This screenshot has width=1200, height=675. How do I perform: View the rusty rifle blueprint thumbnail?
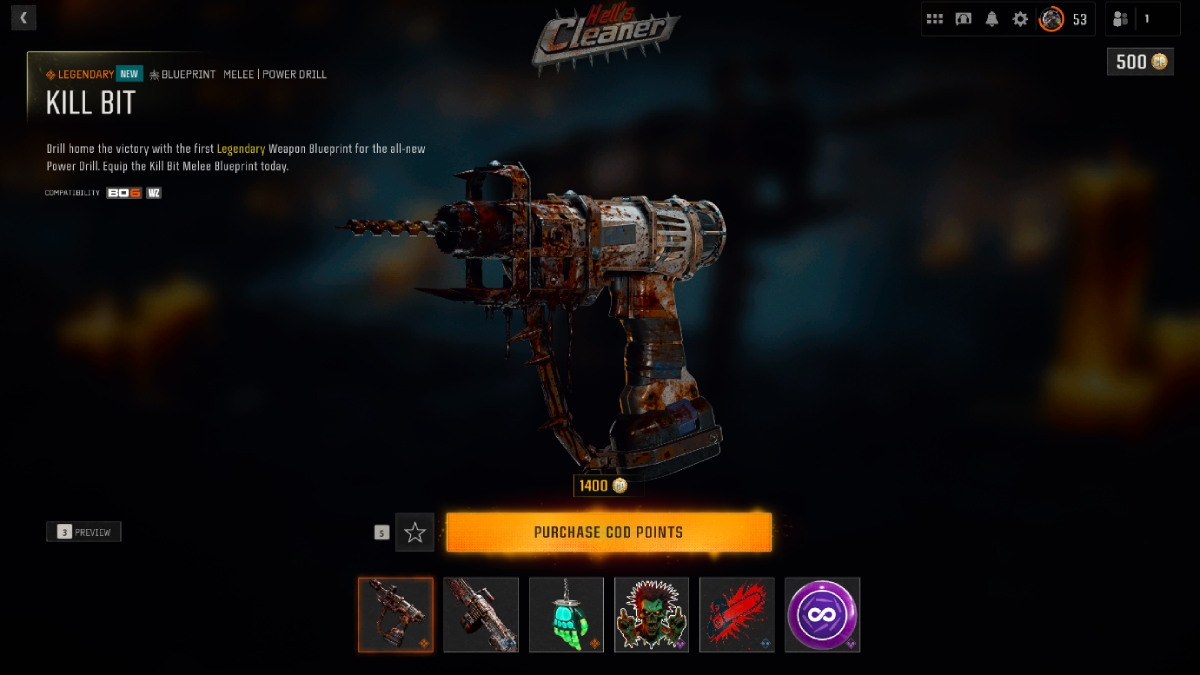(x=481, y=614)
